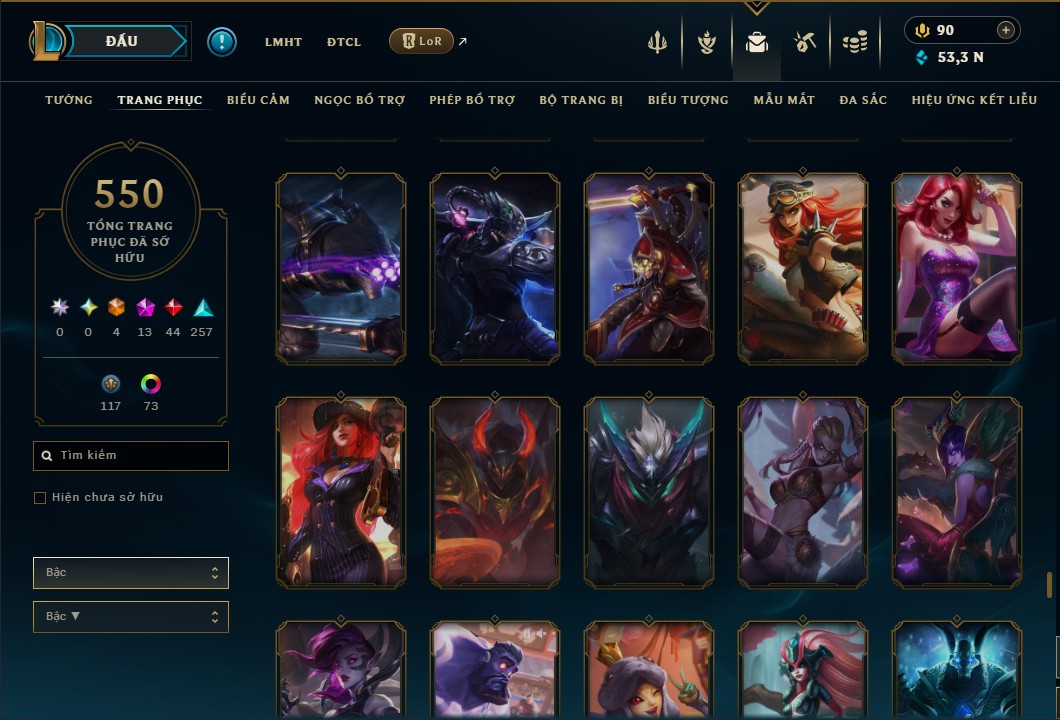The width and height of the screenshot is (1060, 720).
Task: Click the ĐẤU play button
Action: pos(121,41)
